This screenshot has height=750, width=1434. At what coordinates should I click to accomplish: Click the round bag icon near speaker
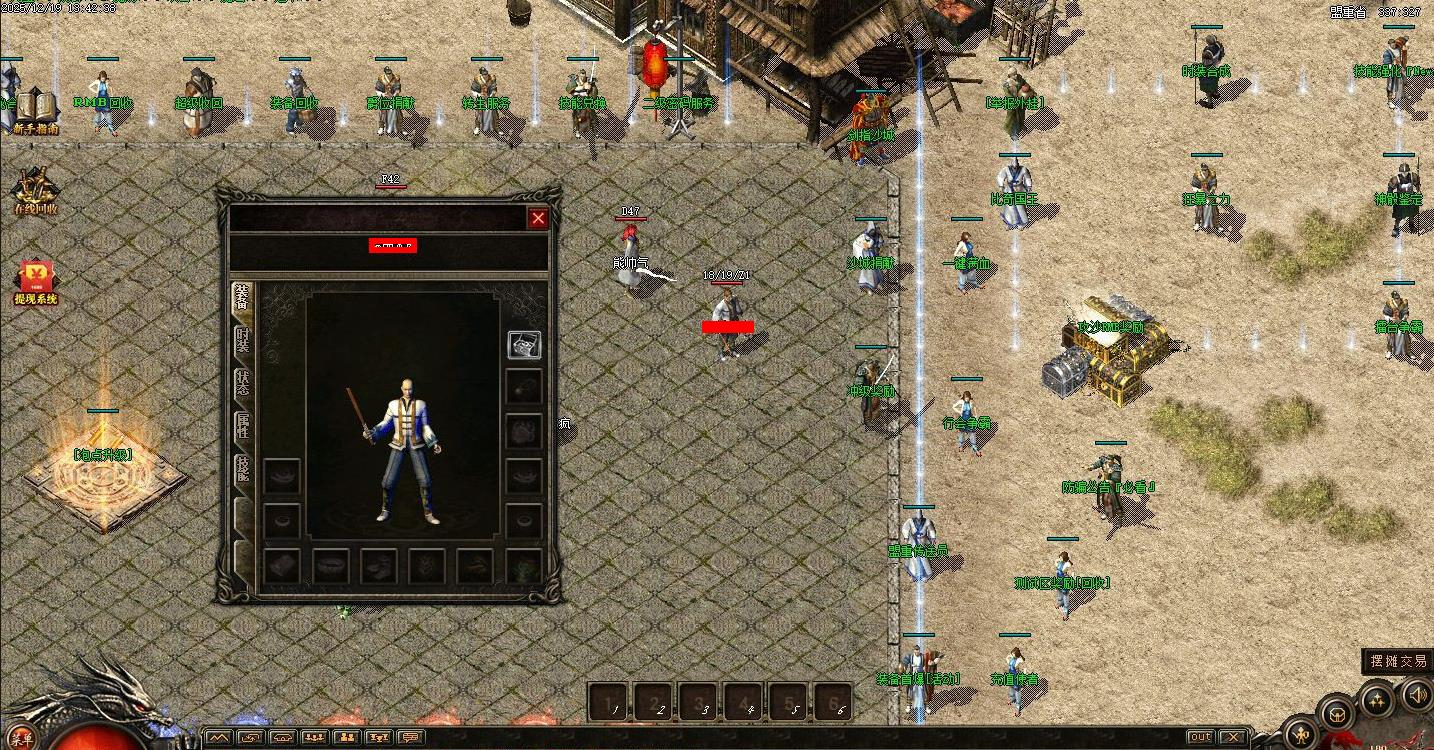1337,713
